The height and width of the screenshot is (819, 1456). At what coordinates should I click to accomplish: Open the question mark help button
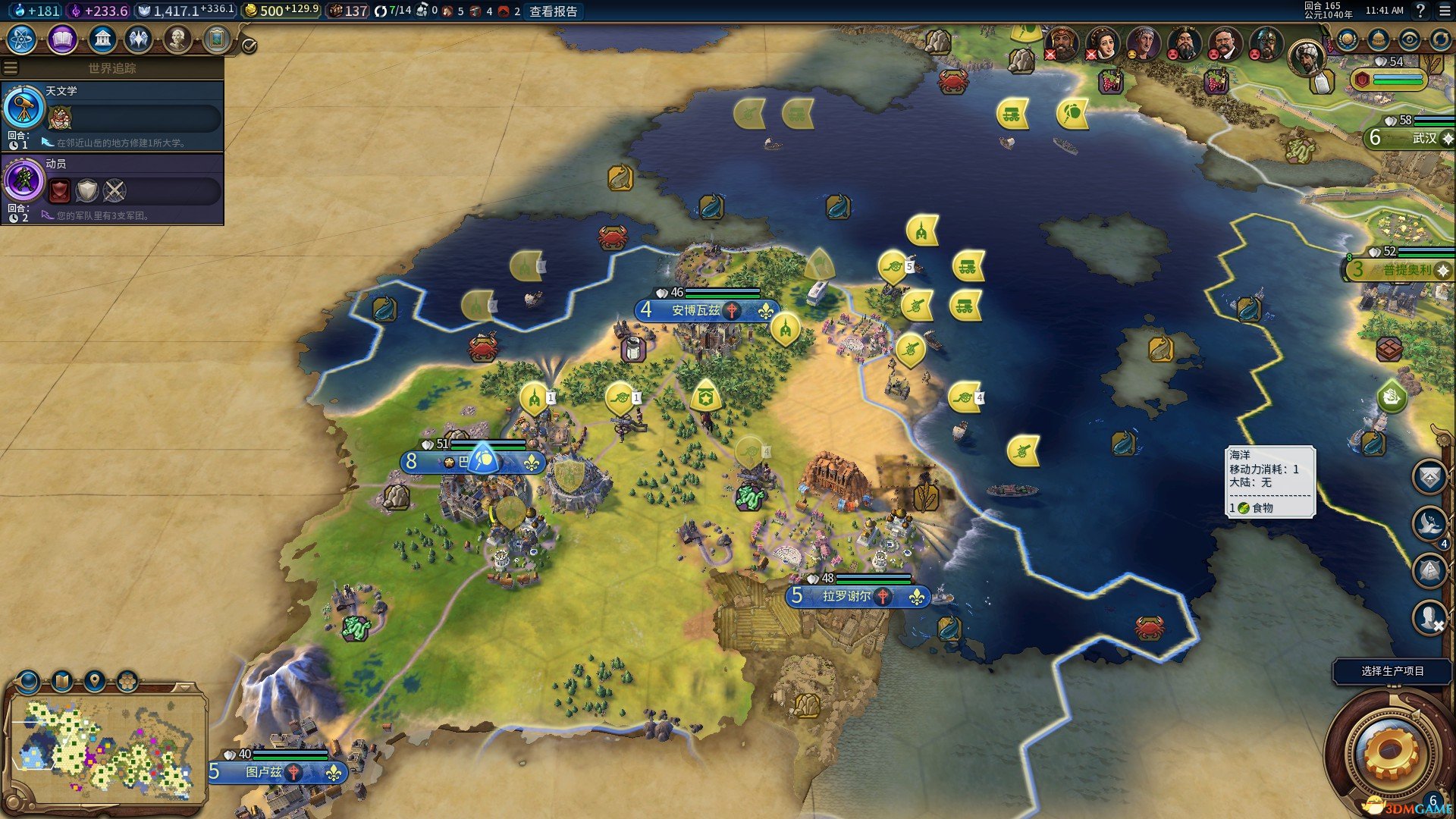pos(1420,11)
